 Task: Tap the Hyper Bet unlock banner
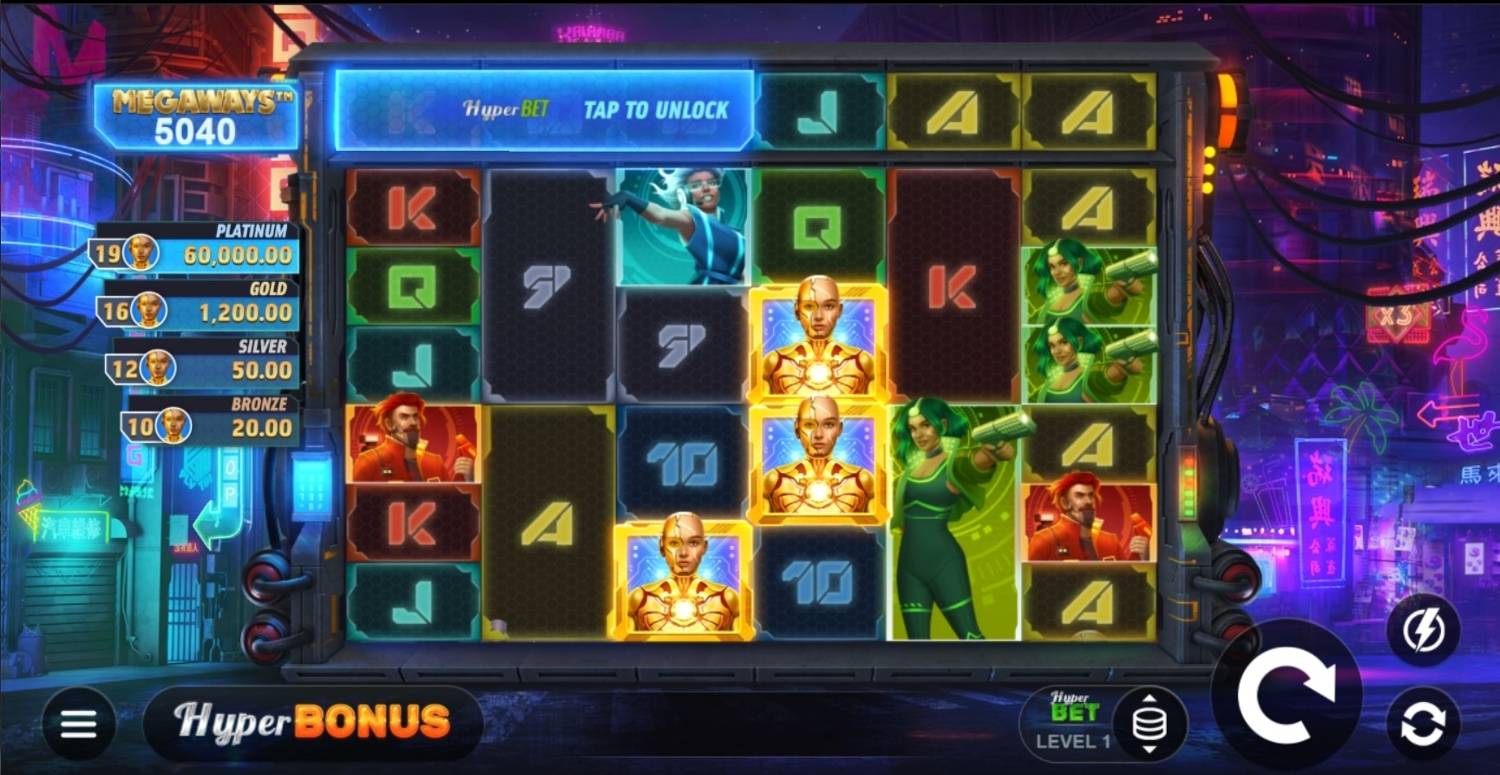pyautogui.click(x=543, y=110)
